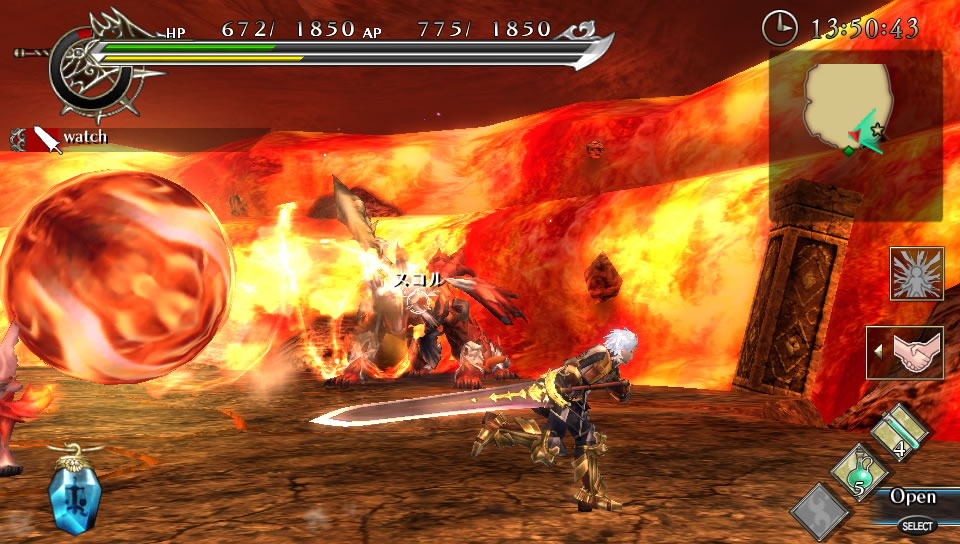Use the green potion flask with 5 left
The width and height of the screenshot is (960, 544).
coord(859,473)
